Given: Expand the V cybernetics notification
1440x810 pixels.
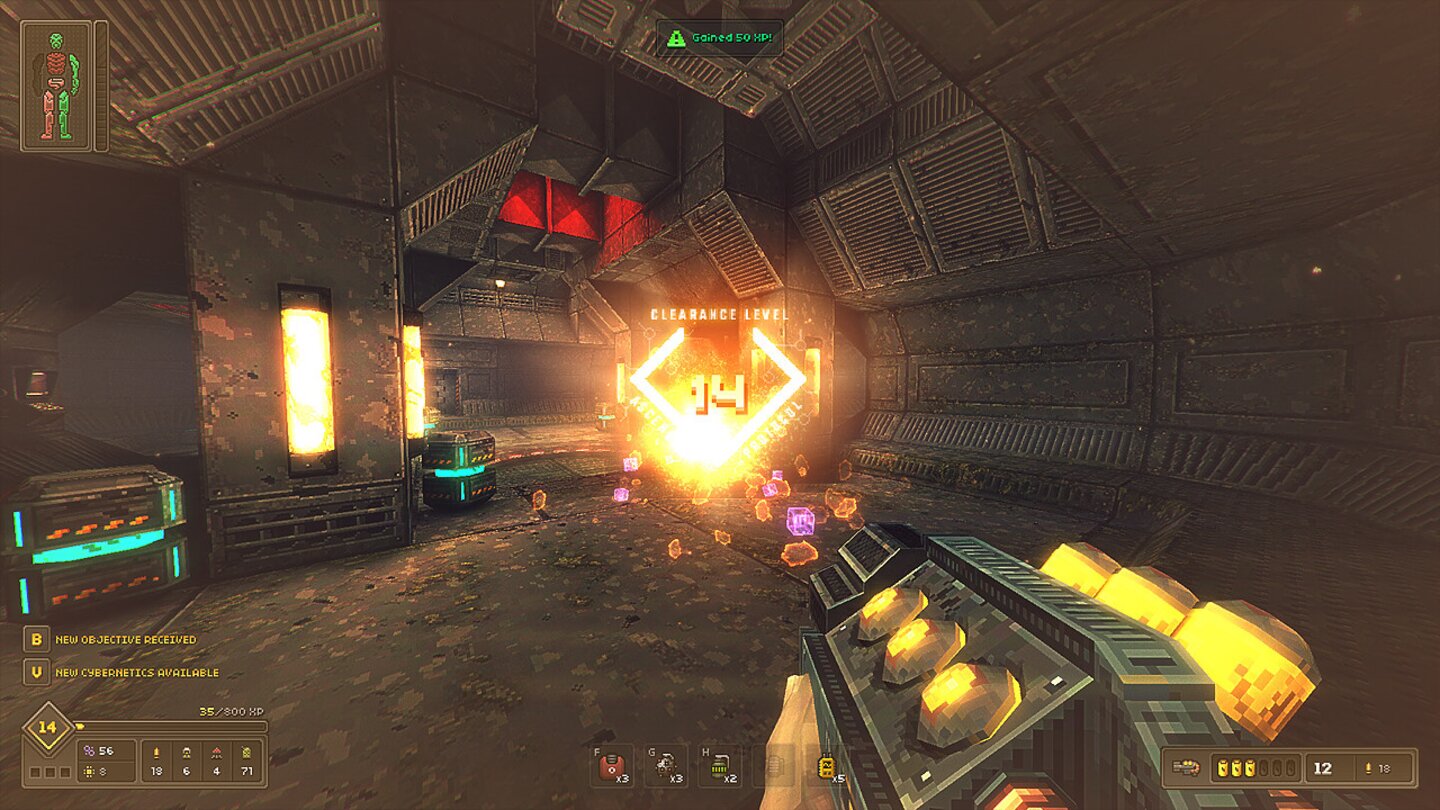Looking at the screenshot, I should (37, 673).
